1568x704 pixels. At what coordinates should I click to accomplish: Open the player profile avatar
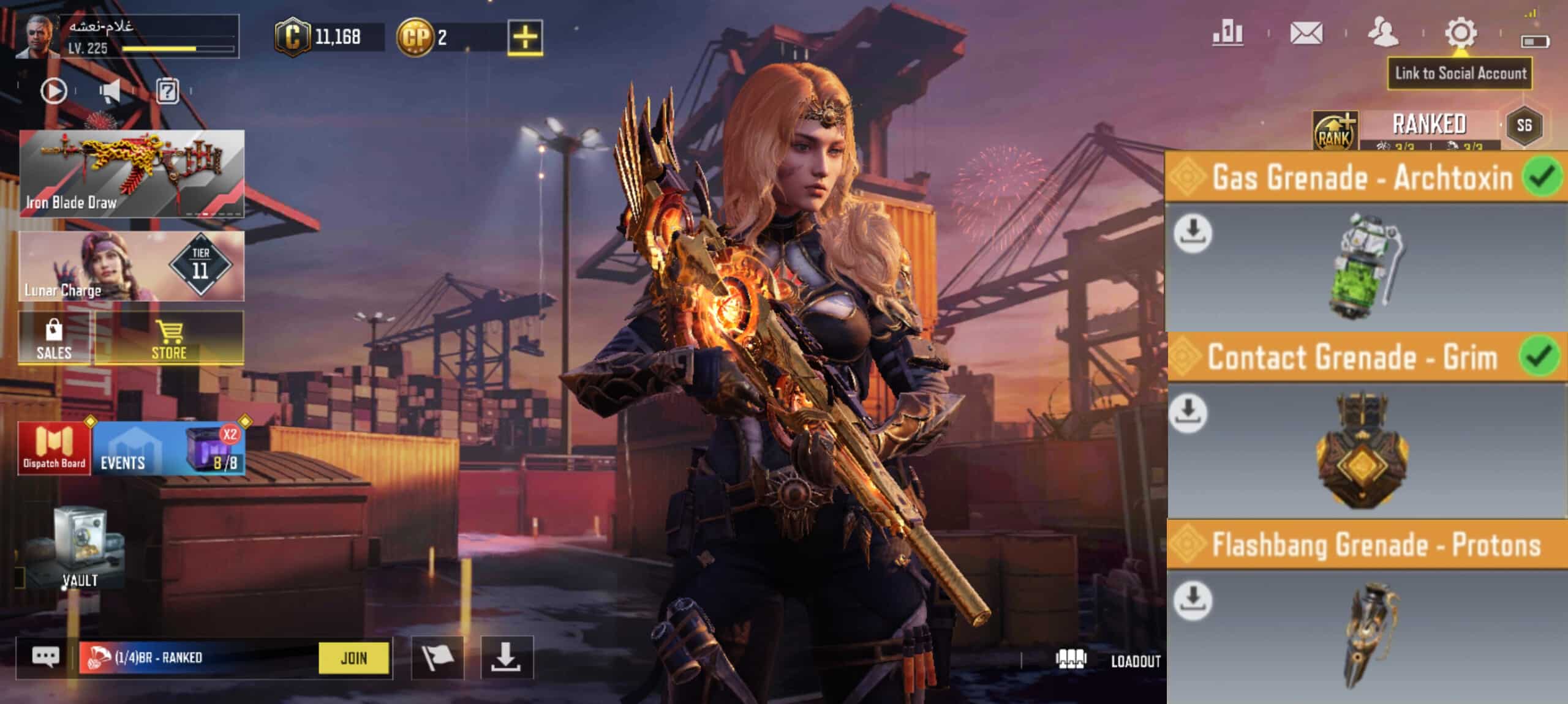point(37,38)
